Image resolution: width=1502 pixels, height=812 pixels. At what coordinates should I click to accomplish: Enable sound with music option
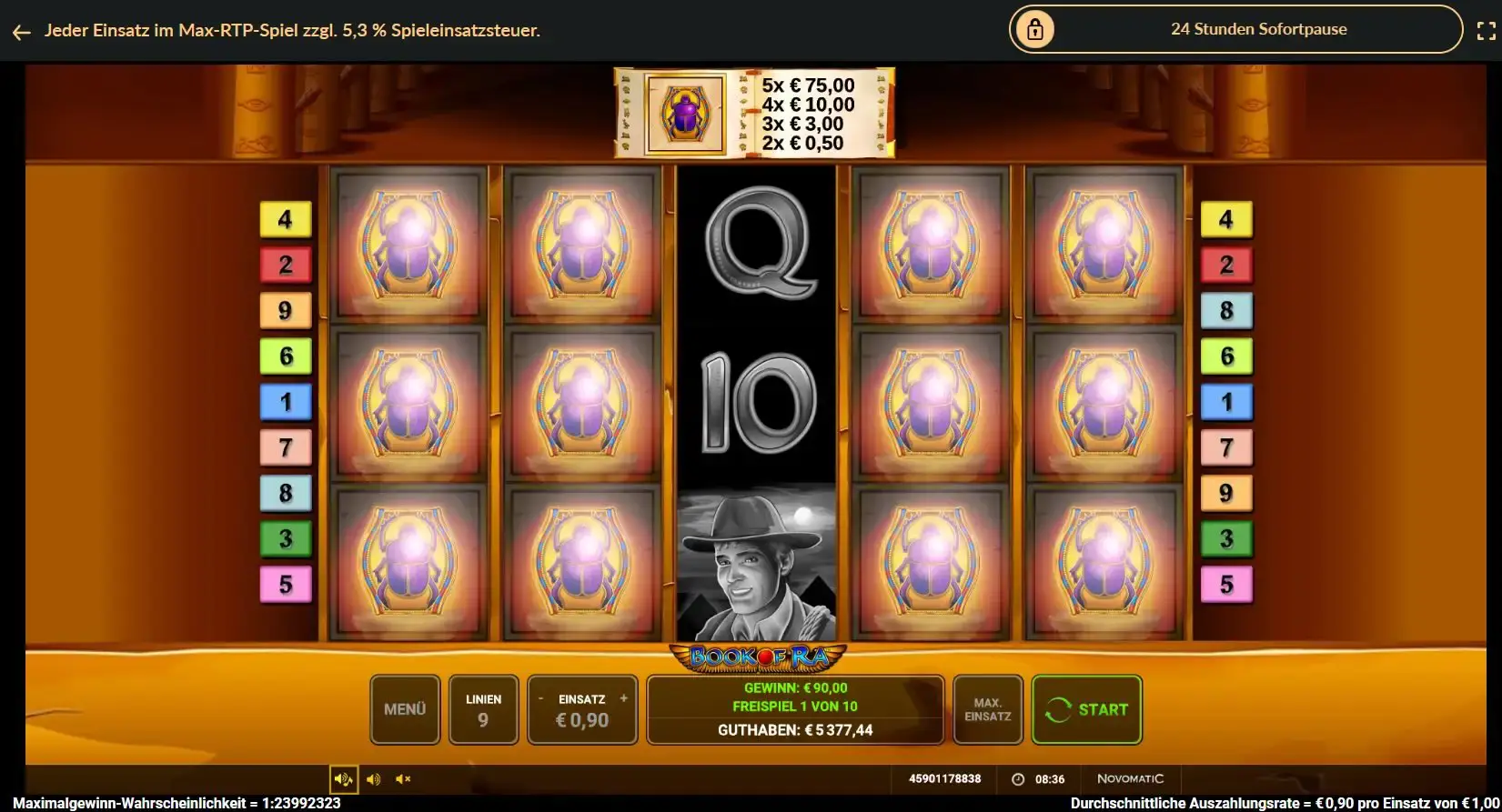coord(343,779)
